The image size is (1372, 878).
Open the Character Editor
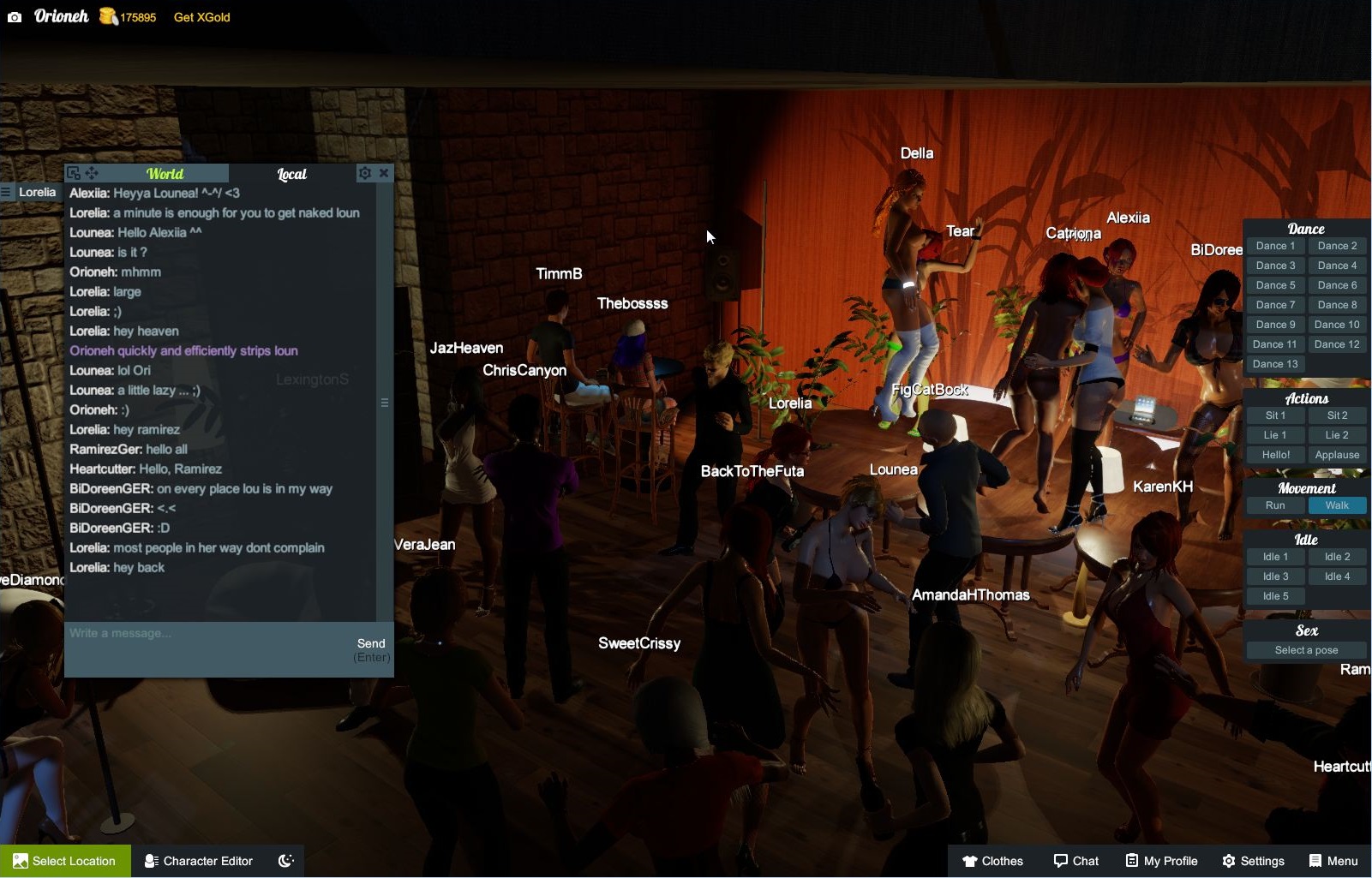pos(197,860)
